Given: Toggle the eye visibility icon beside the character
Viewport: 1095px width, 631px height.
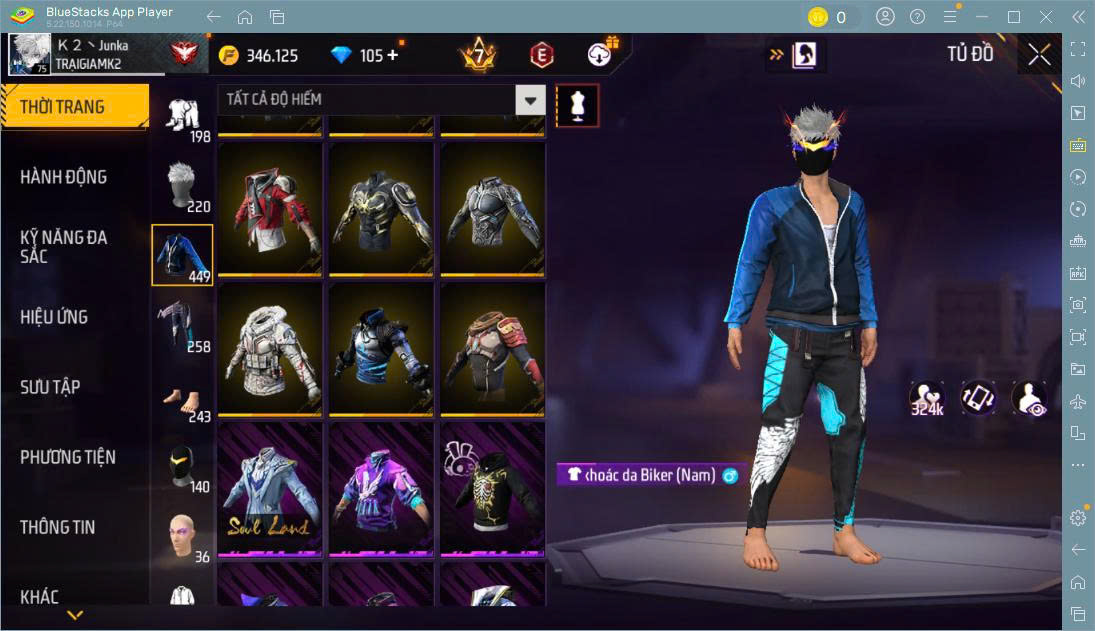Looking at the screenshot, I should [x=1029, y=397].
